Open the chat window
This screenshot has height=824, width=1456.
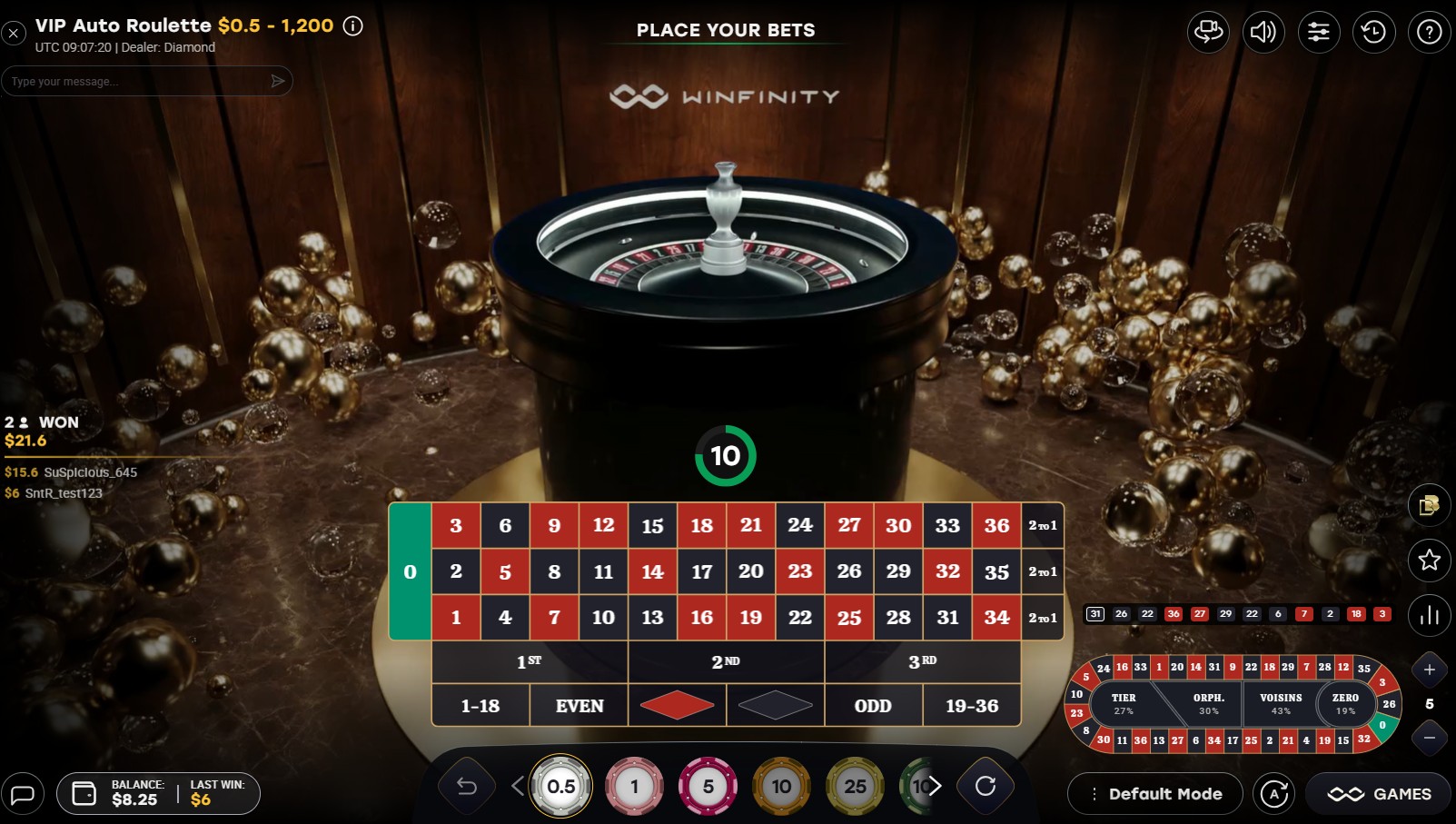24,793
